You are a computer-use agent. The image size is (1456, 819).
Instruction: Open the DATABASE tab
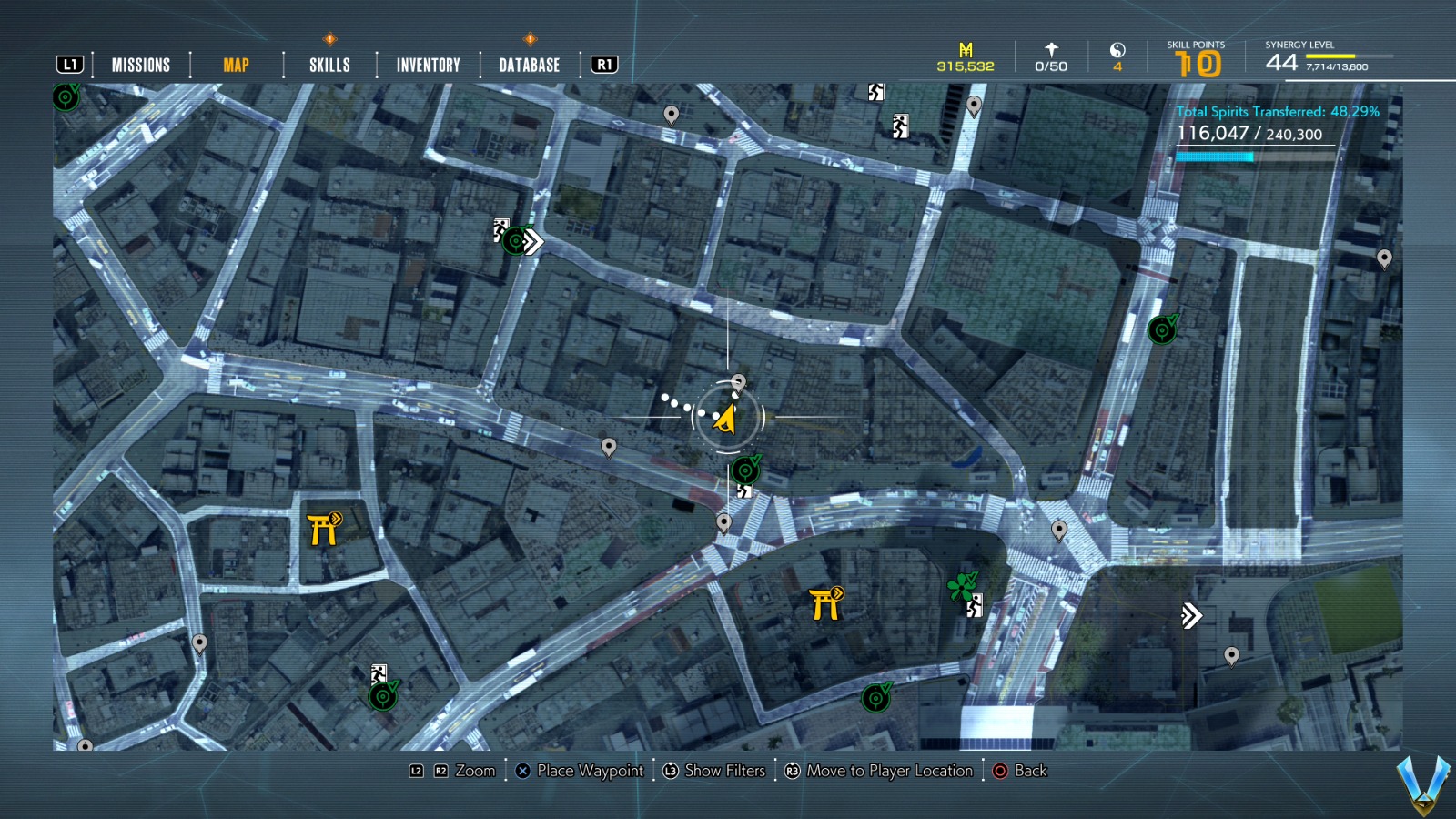click(x=528, y=65)
